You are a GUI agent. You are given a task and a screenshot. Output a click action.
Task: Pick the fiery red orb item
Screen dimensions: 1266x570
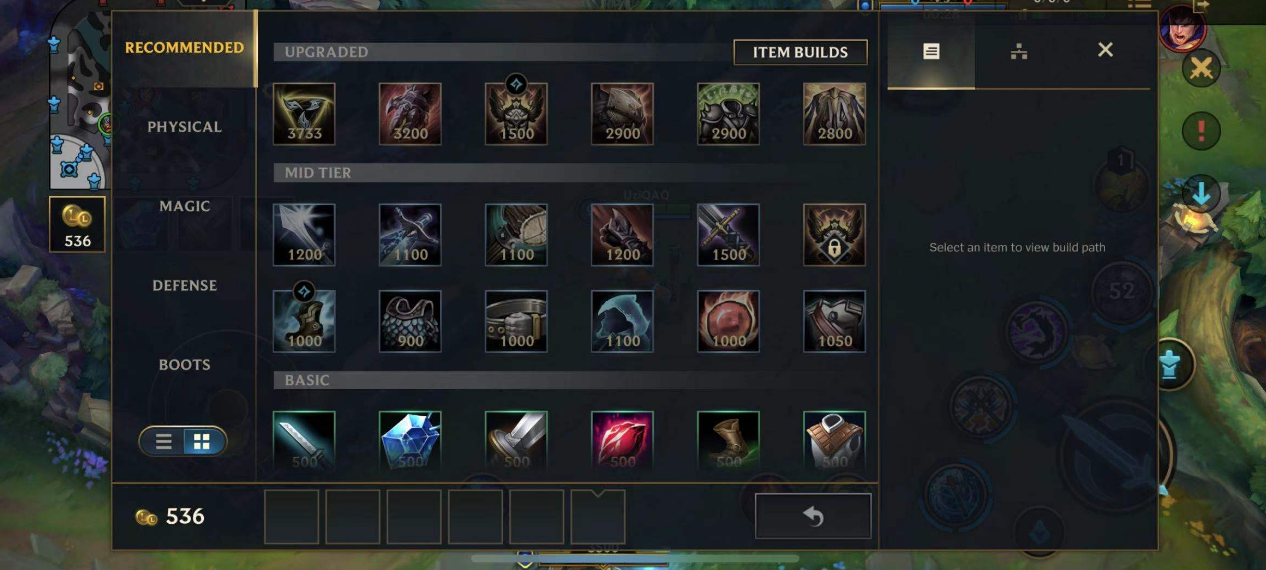pyautogui.click(x=728, y=321)
